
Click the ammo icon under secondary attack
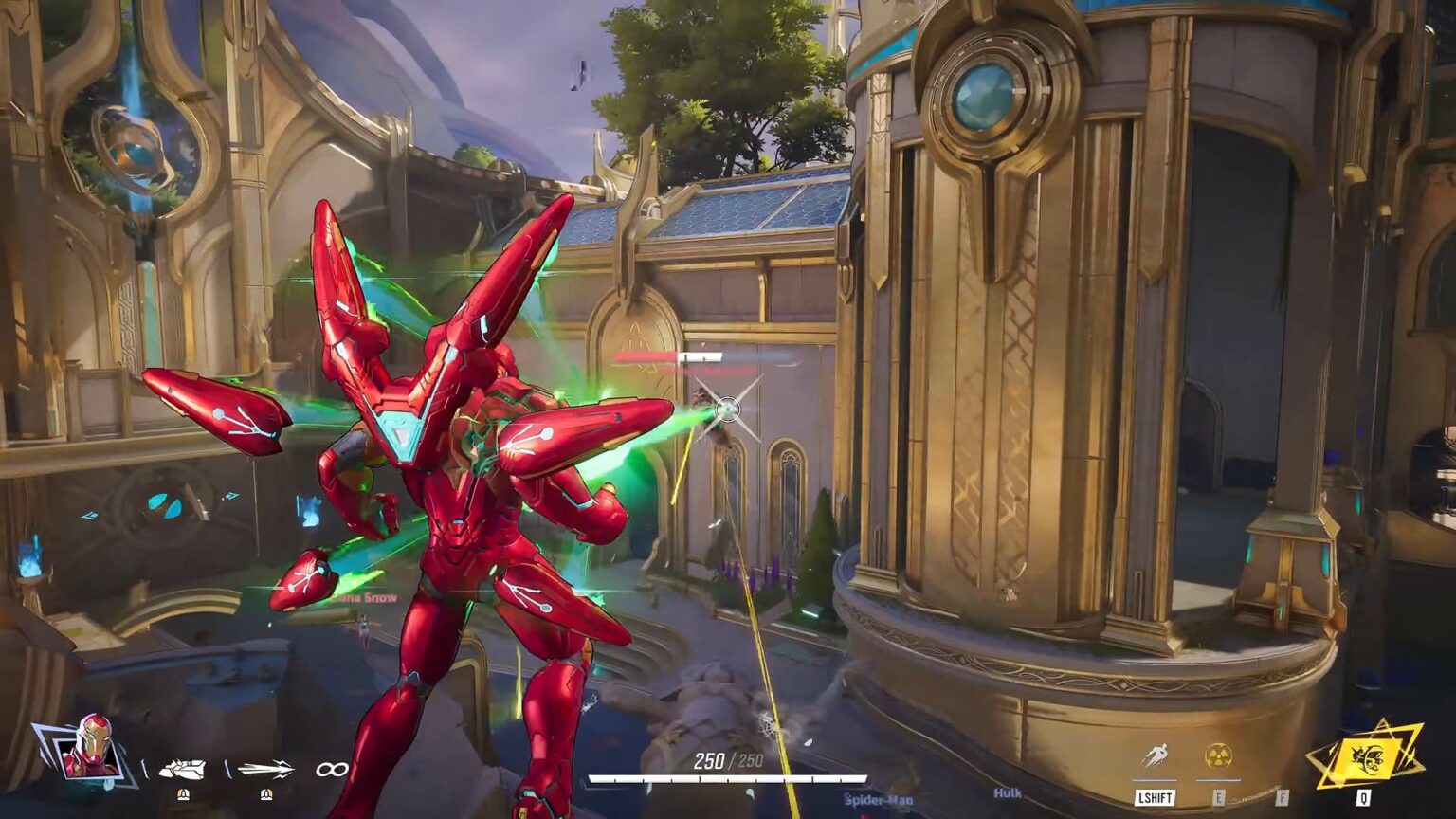click(x=265, y=793)
